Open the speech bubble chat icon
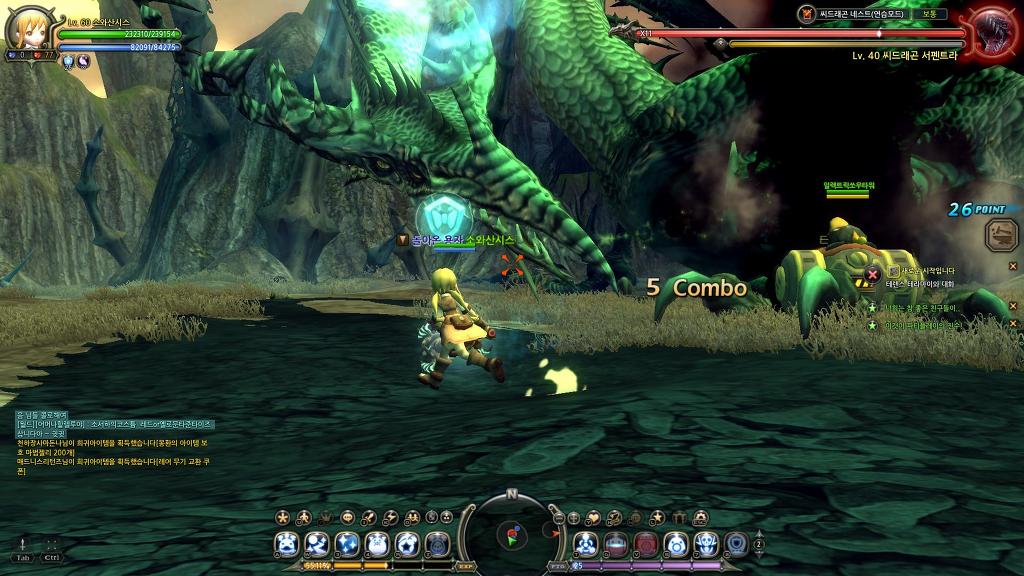The width and height of the screenshot is (1024, 576). click(x=348, y=517)
